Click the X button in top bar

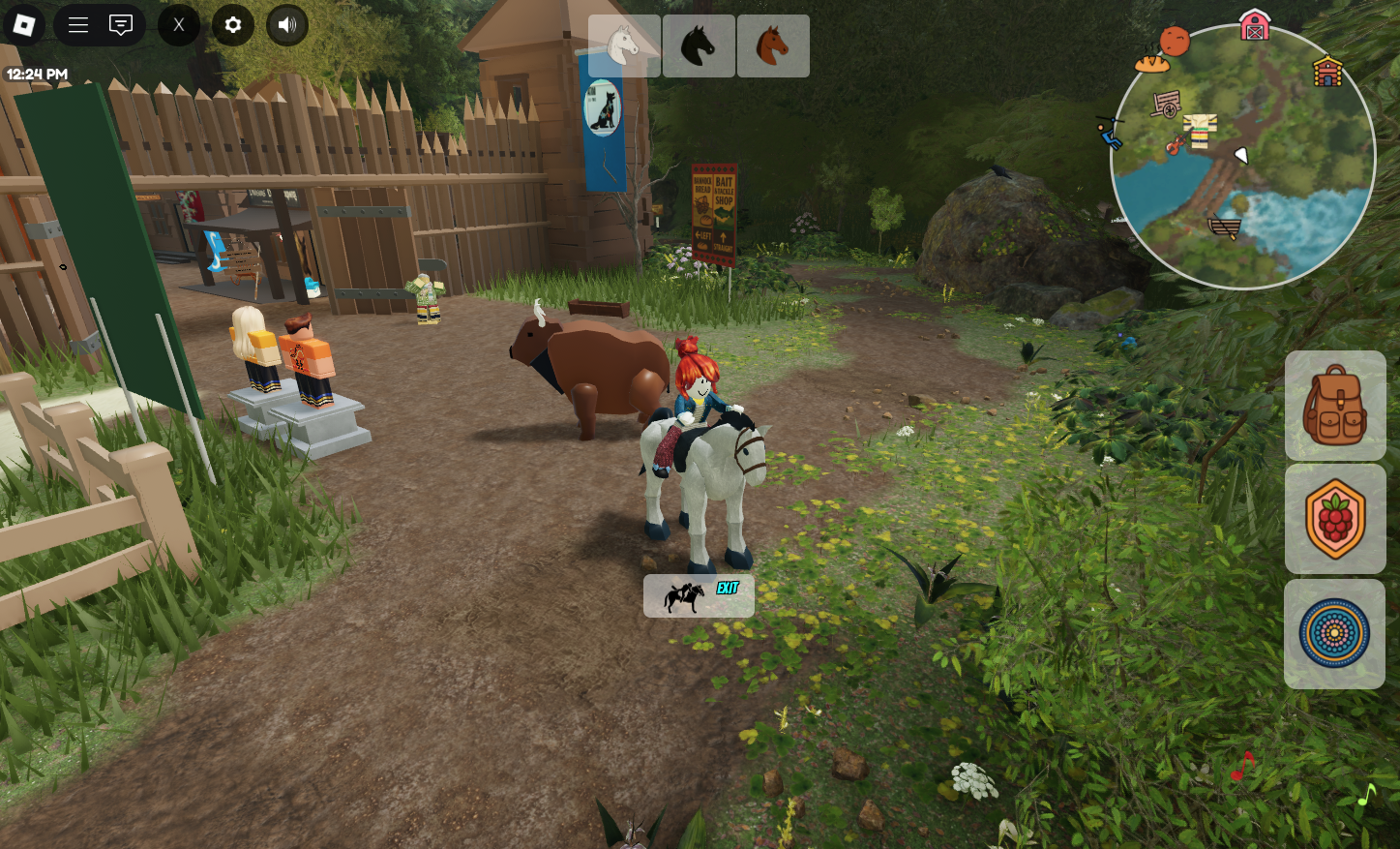pyautogui.click(x=178, y=25)
